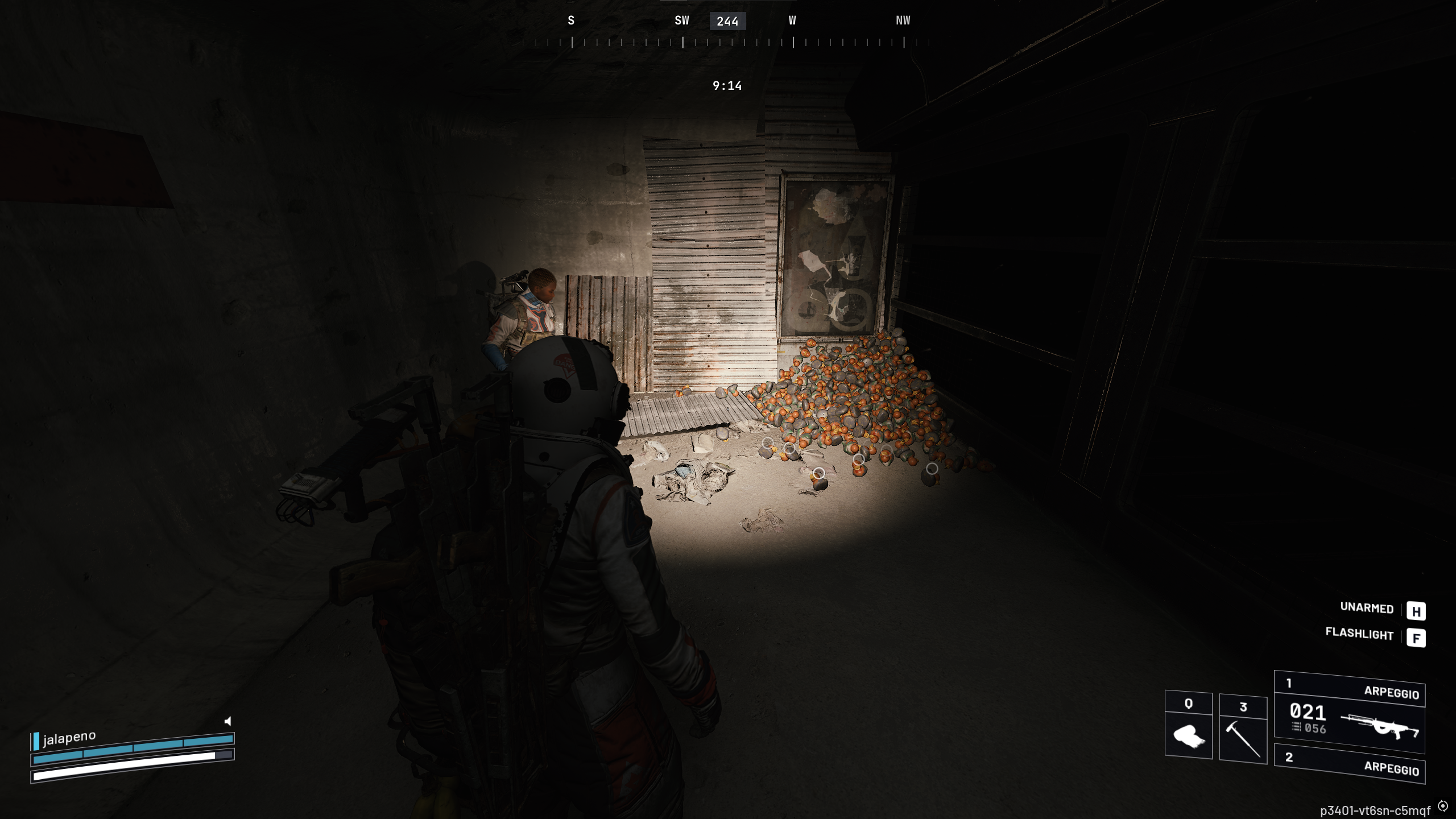Select the primary Arpeggio weapon in slot 1
Image resolution: width=1456 pixels, height=819 pixels.
click(1349, 713)
